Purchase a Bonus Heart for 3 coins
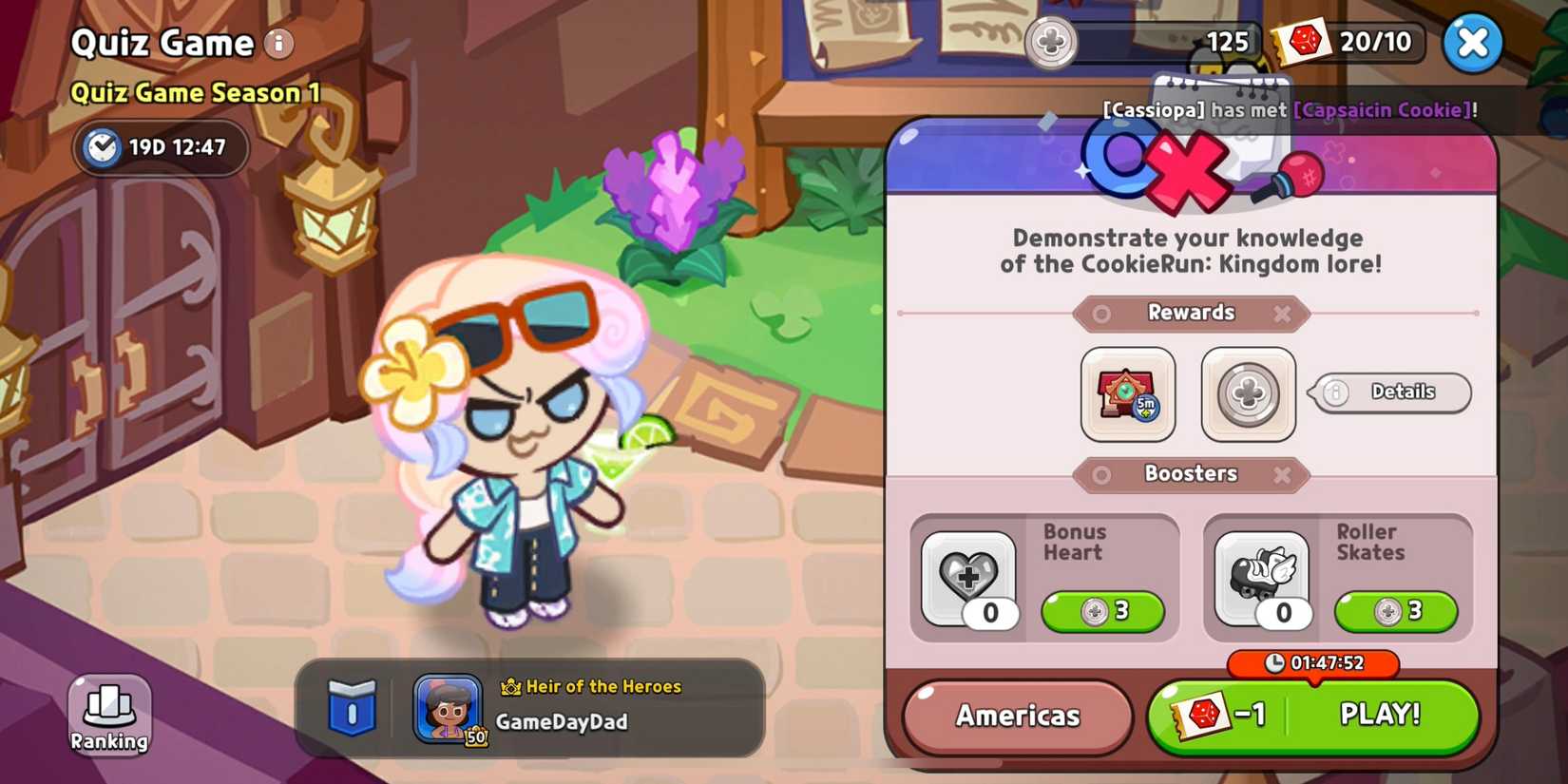 click(x=1102, y=612)
